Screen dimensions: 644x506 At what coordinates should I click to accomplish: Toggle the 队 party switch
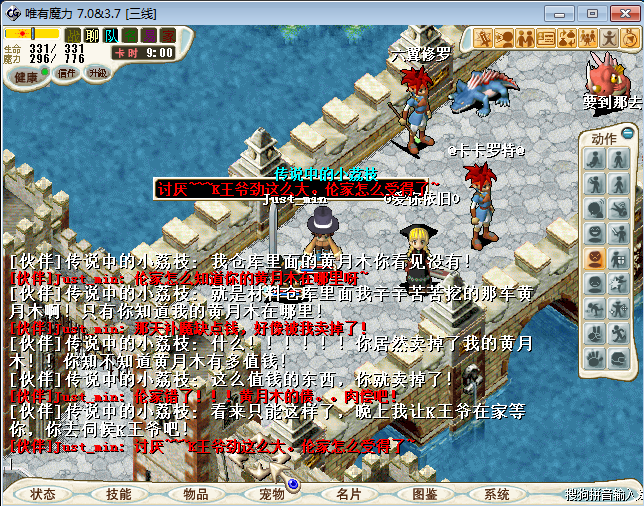pos(111,36)
